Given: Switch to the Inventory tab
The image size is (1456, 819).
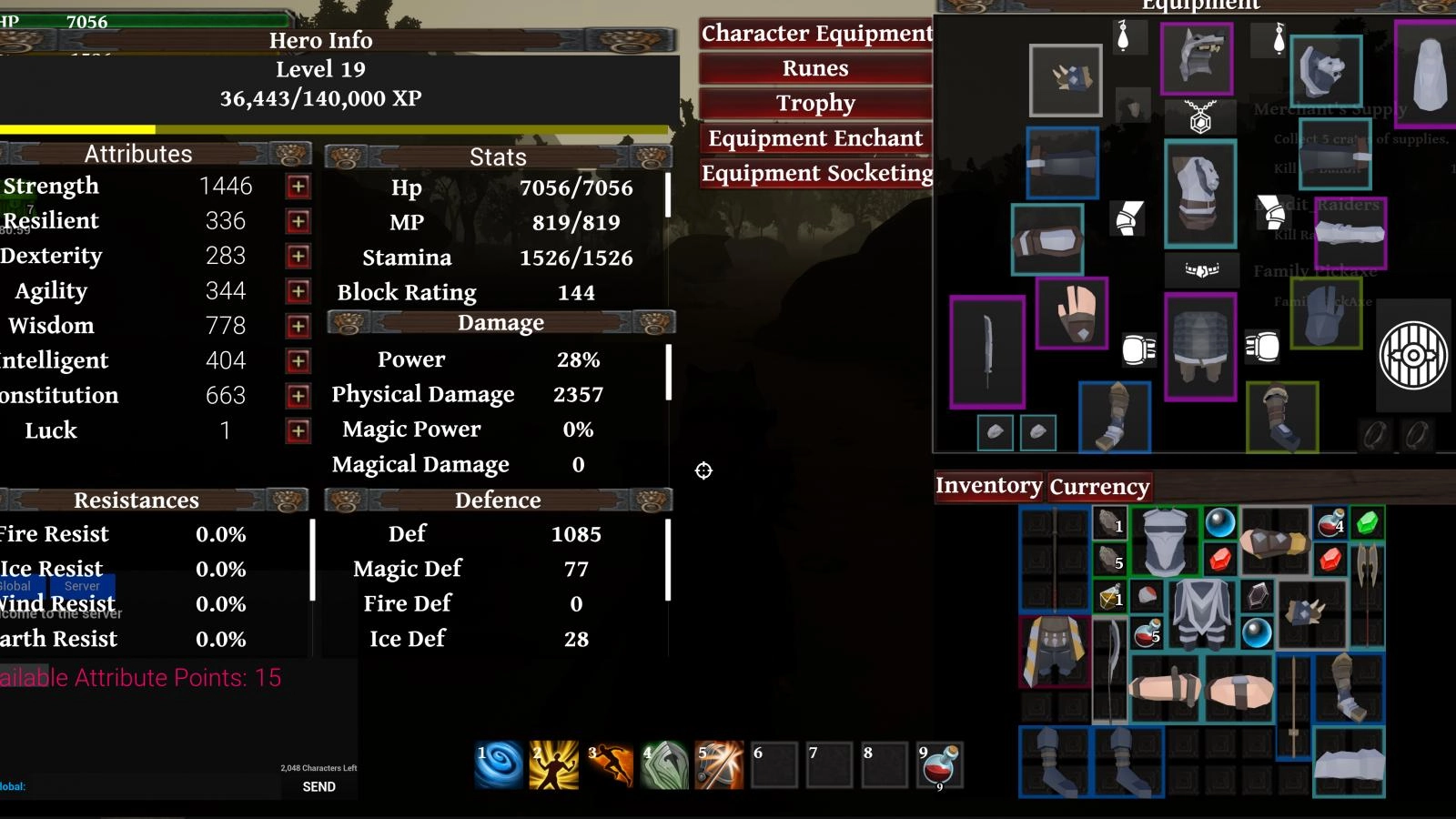Looking at the screenshot, I should click(x=988, y=486).
